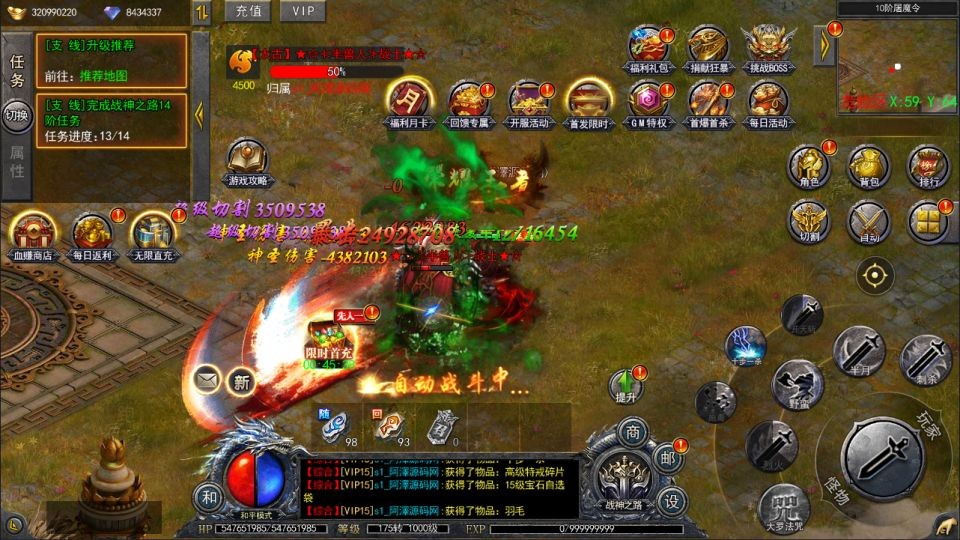Open the 角色 character screen
Screen dimensions: 960x540
[x=809, y=165]
